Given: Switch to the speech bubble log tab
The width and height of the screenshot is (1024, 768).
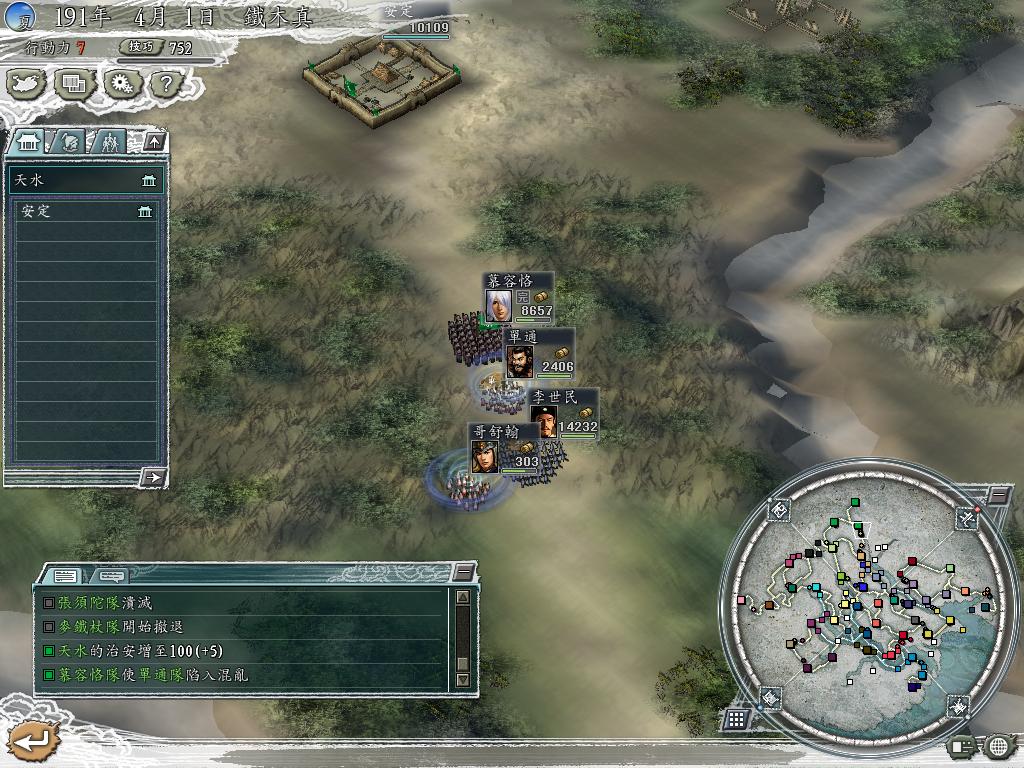Looking at the screenshot, I should [111, 575].
